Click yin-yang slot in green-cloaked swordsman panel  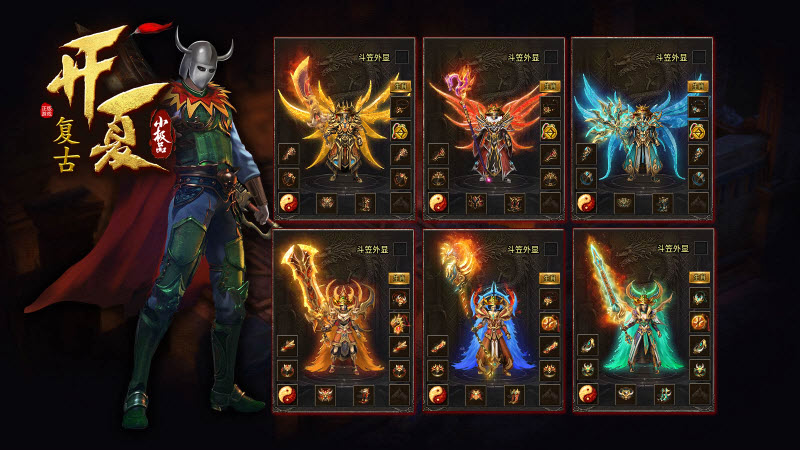tap(587, 395)
